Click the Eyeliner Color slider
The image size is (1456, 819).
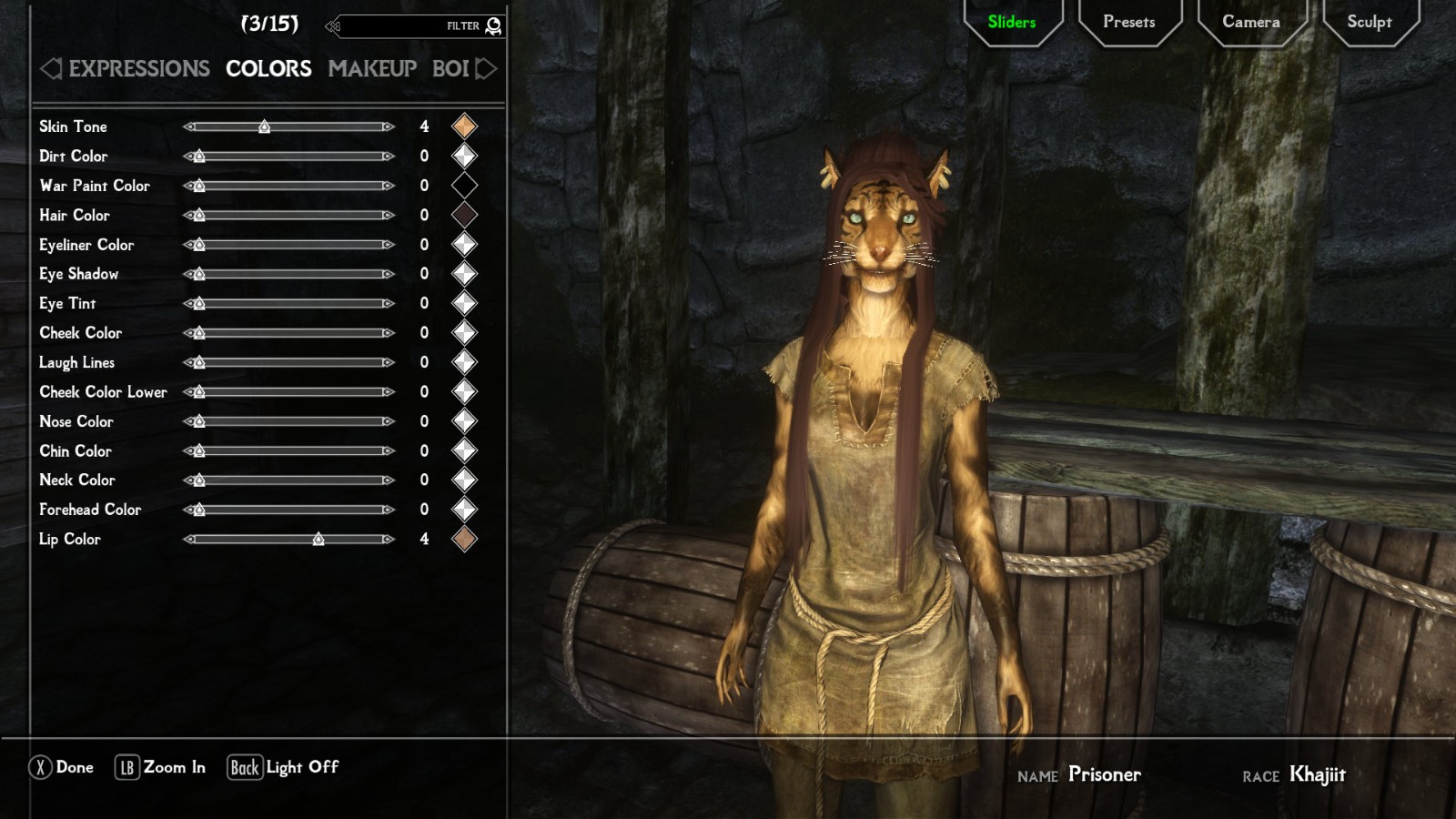[x=289, y=245]
